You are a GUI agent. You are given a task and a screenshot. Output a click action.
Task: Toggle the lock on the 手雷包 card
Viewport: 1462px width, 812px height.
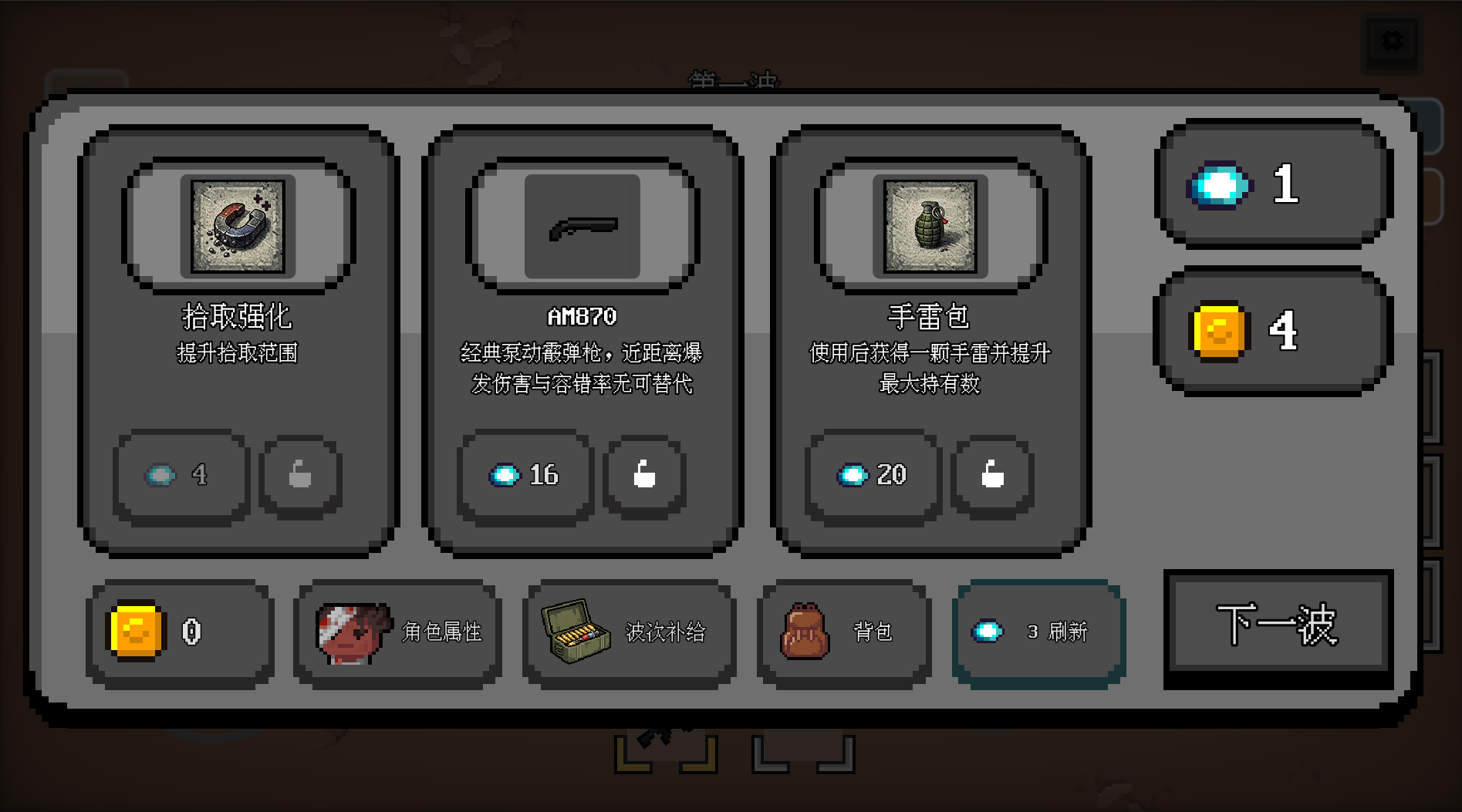[992, 475]
